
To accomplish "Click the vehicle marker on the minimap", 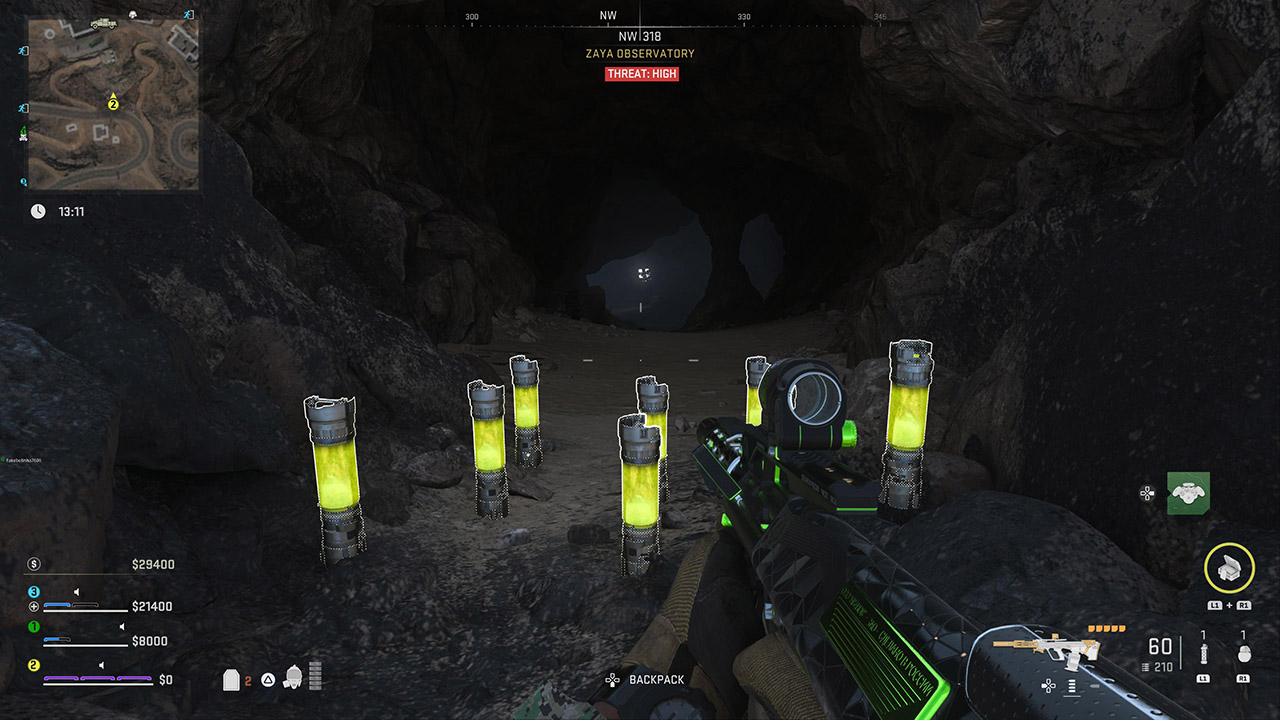I will click(103, 23).
